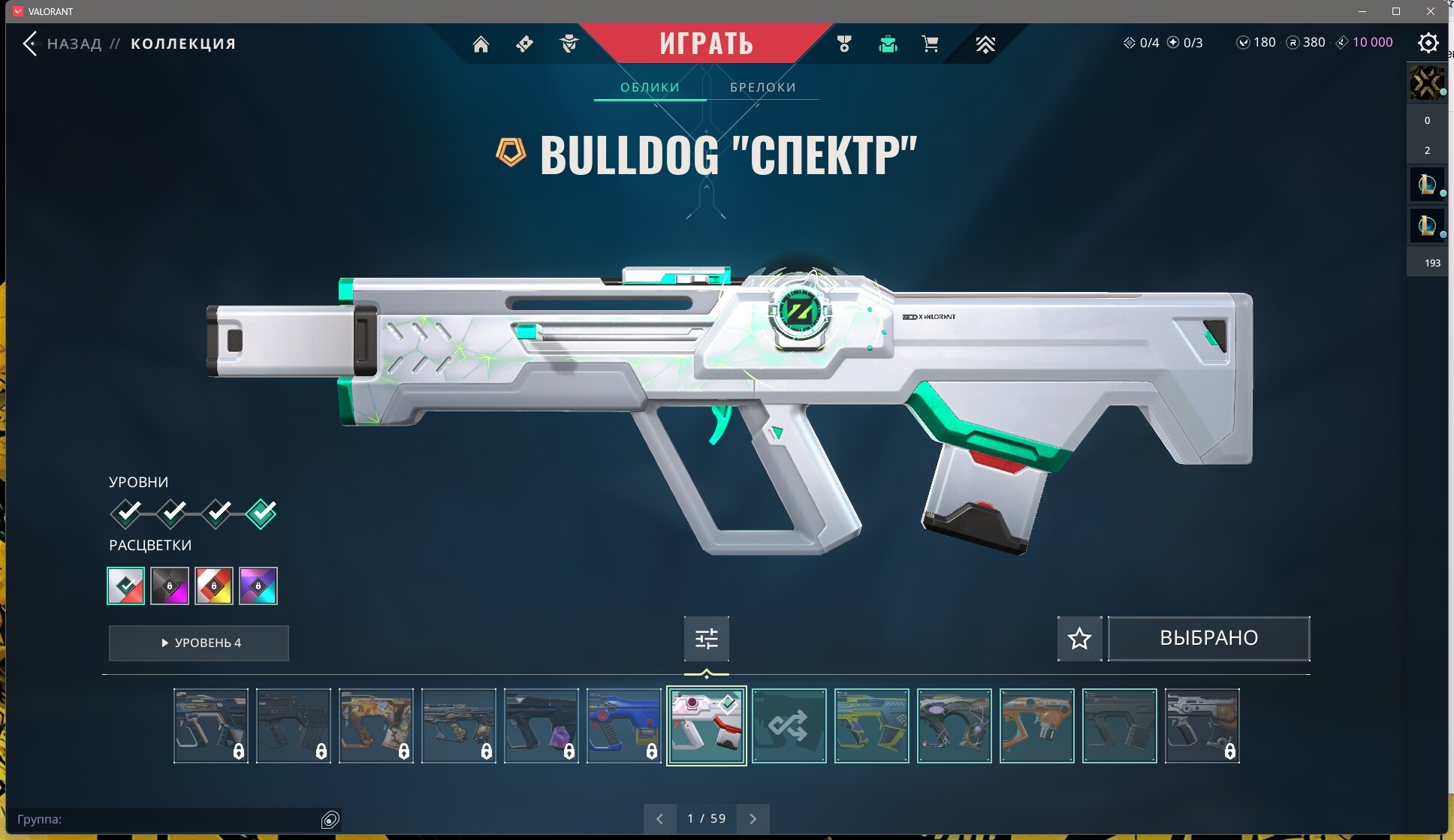Close the VALORANT window
Image resolution: width=1454 pixels, height=840 pixels.
(1430, 11)
